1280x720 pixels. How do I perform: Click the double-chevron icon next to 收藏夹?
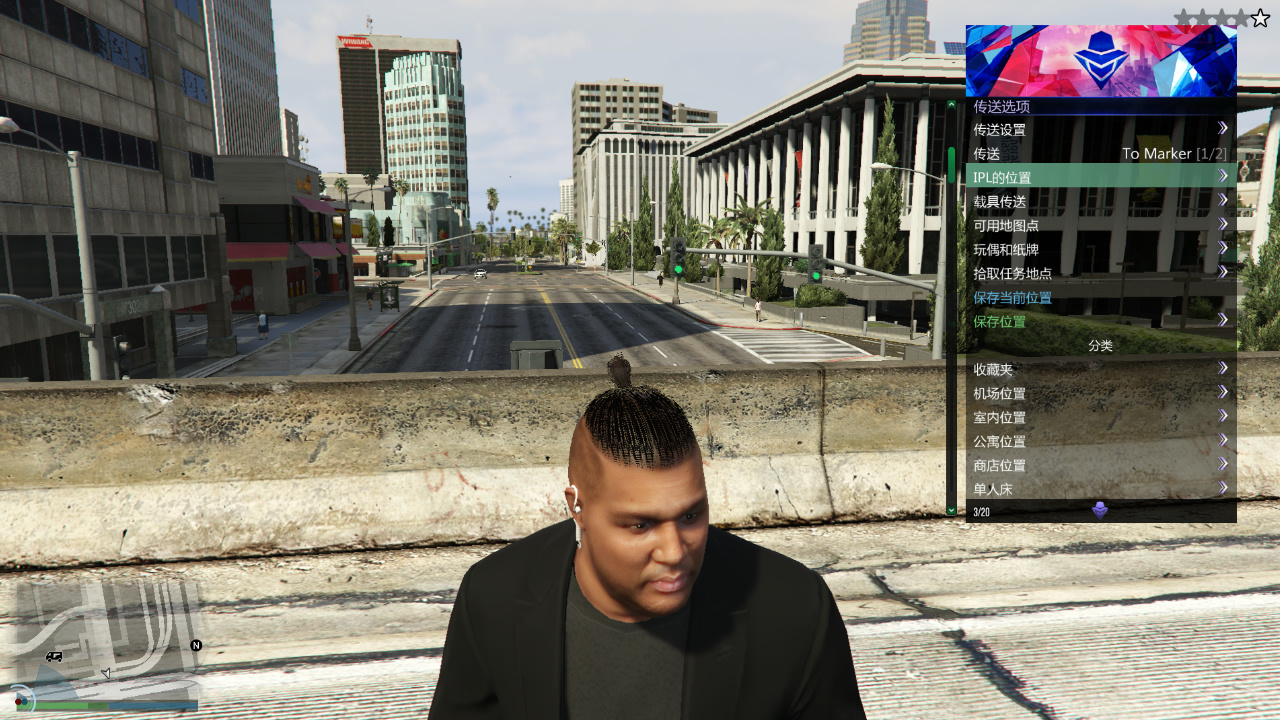pyautogui.click(x=1224, y=368)
